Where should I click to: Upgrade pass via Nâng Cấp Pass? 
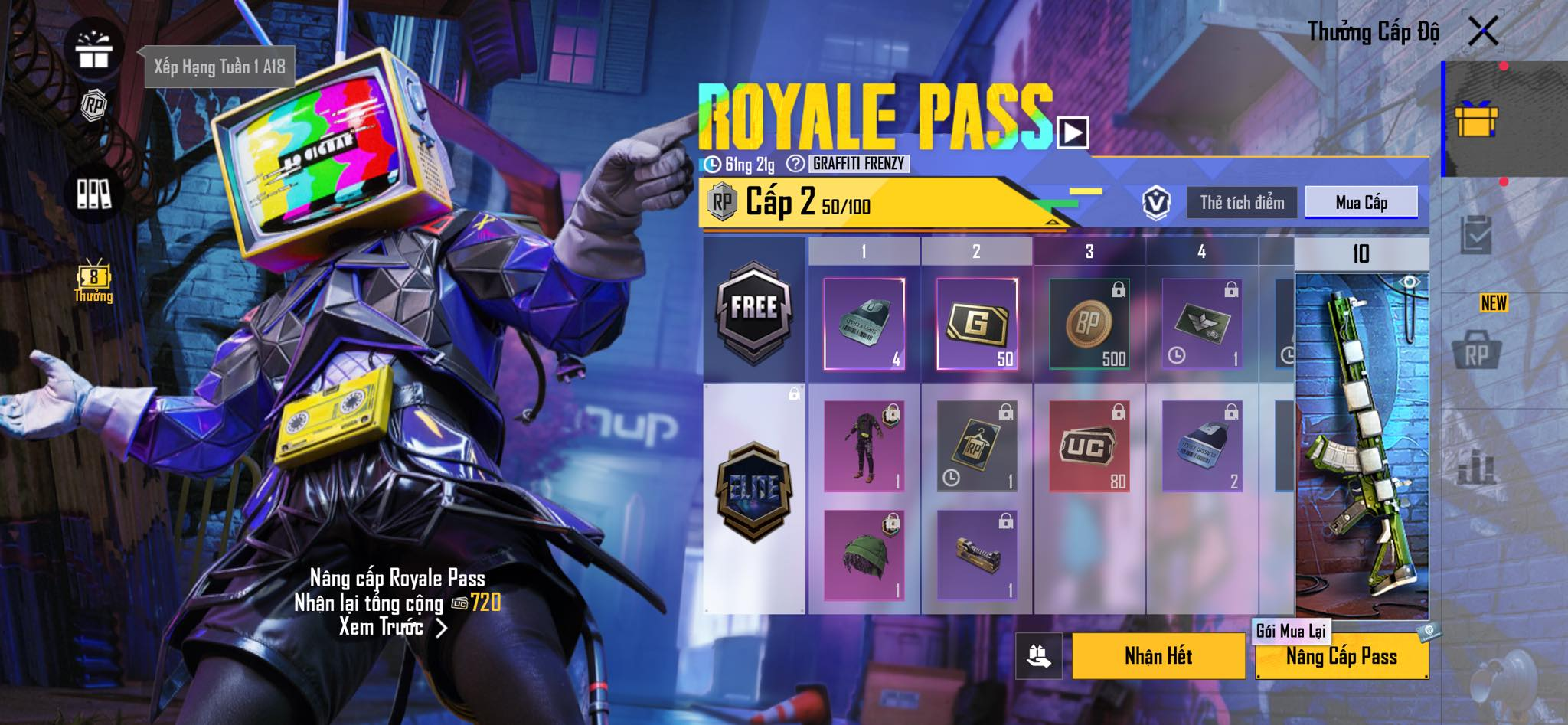click(1341, 657)
